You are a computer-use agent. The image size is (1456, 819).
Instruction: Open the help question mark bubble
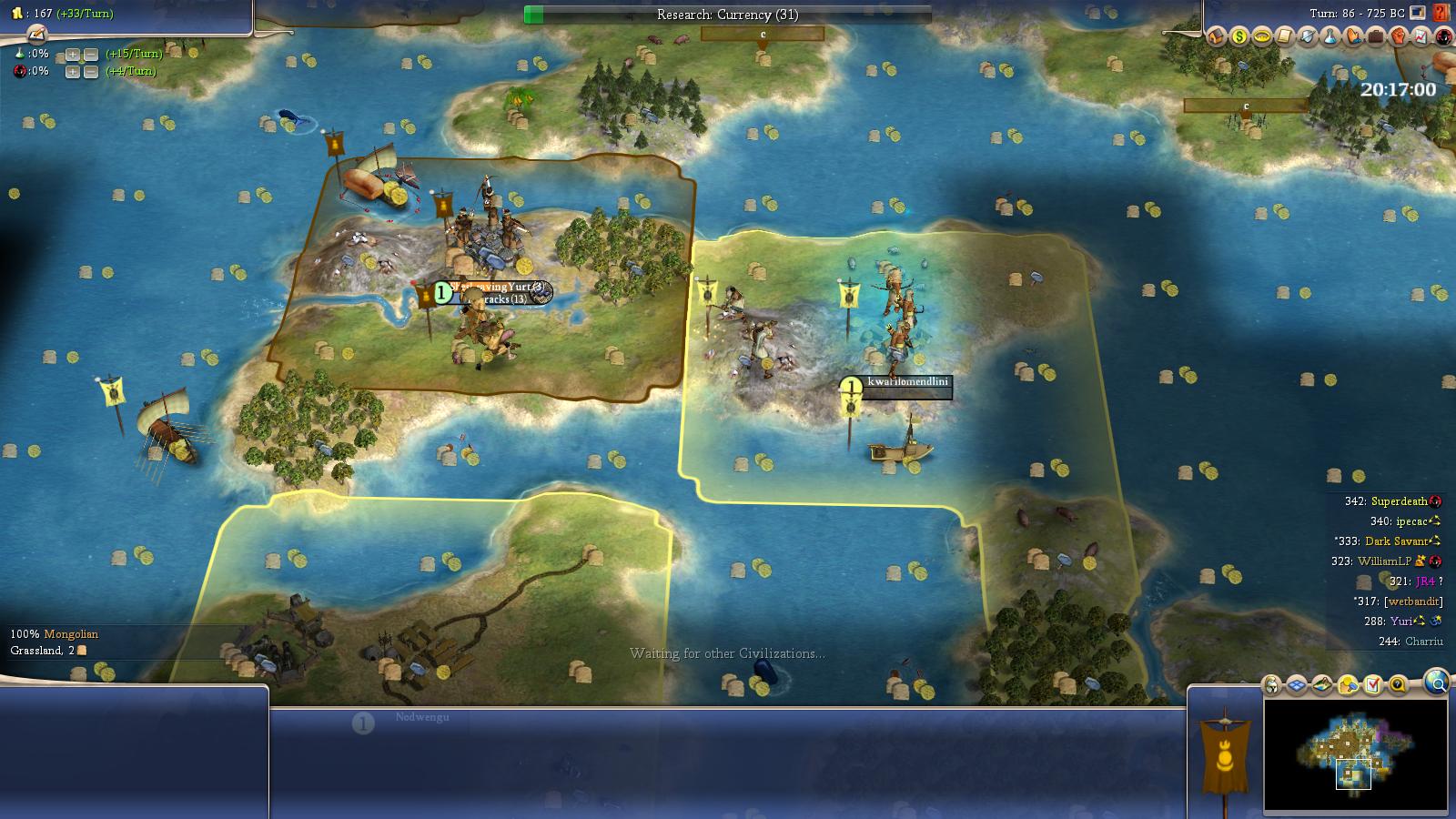1397,682
